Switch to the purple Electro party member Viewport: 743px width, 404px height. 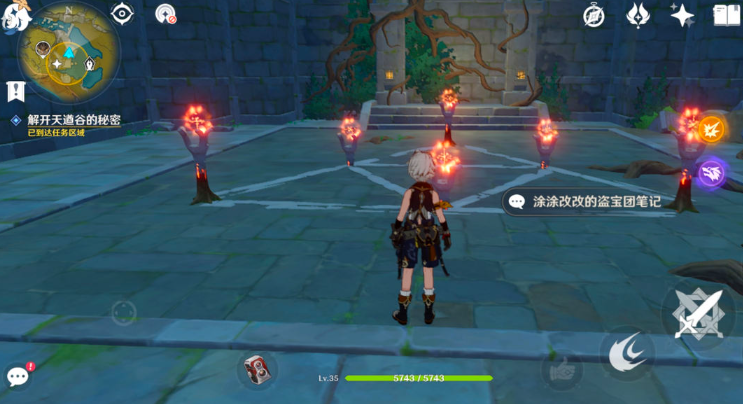click(x=711, y=173)
